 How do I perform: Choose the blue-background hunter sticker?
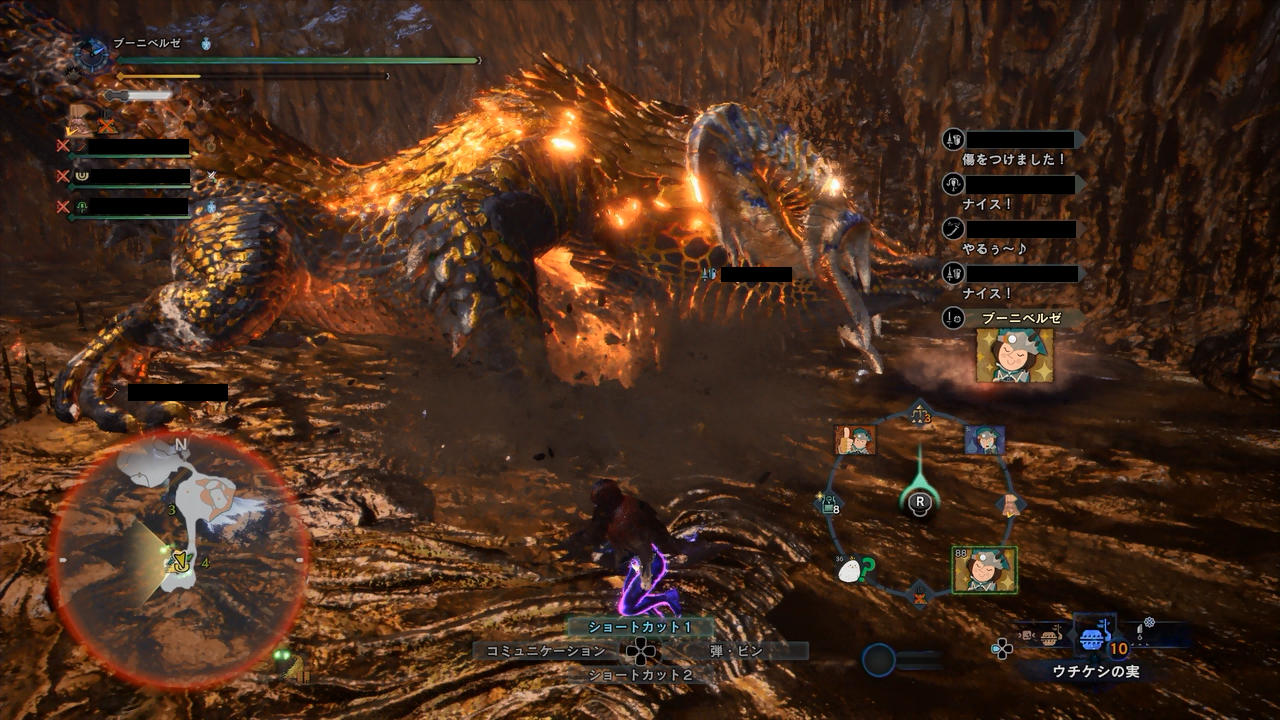tap(985, 440)
